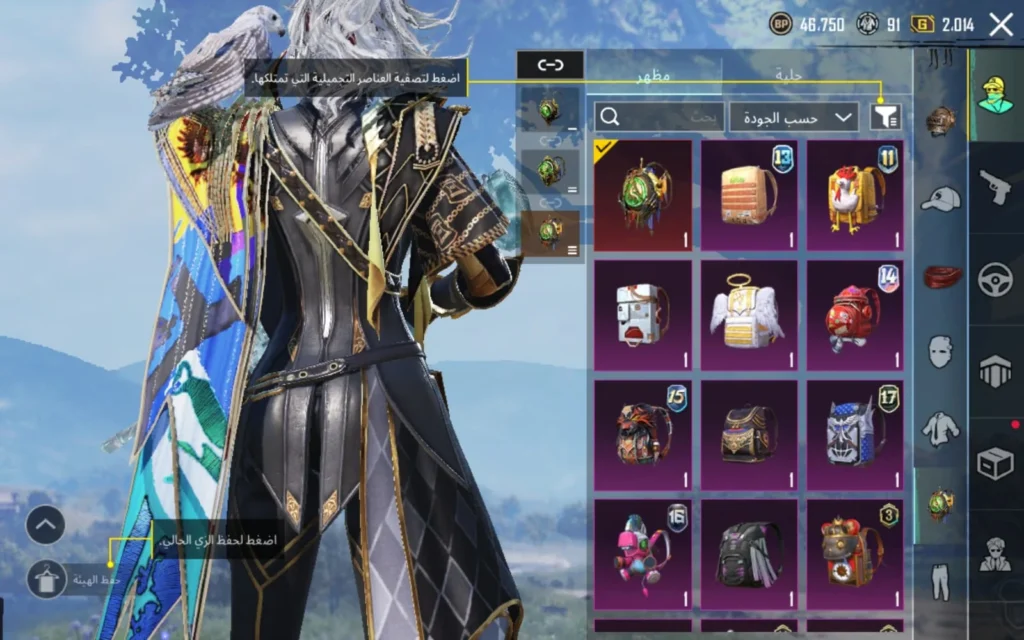Switch to the مظهر tab
This screenshot has height=640, width=1024.
(654, 74)
